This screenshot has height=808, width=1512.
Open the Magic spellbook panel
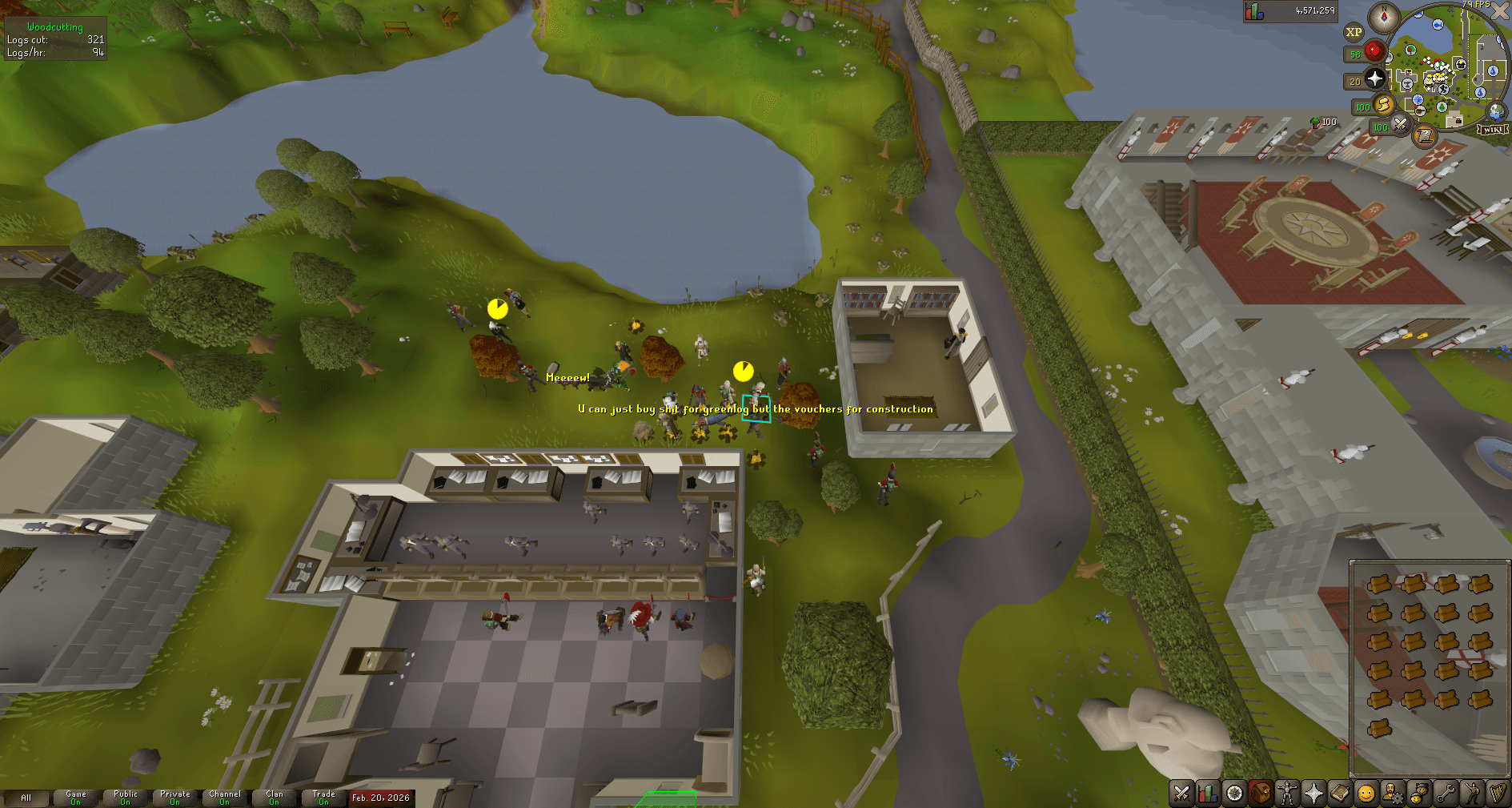1339,794
